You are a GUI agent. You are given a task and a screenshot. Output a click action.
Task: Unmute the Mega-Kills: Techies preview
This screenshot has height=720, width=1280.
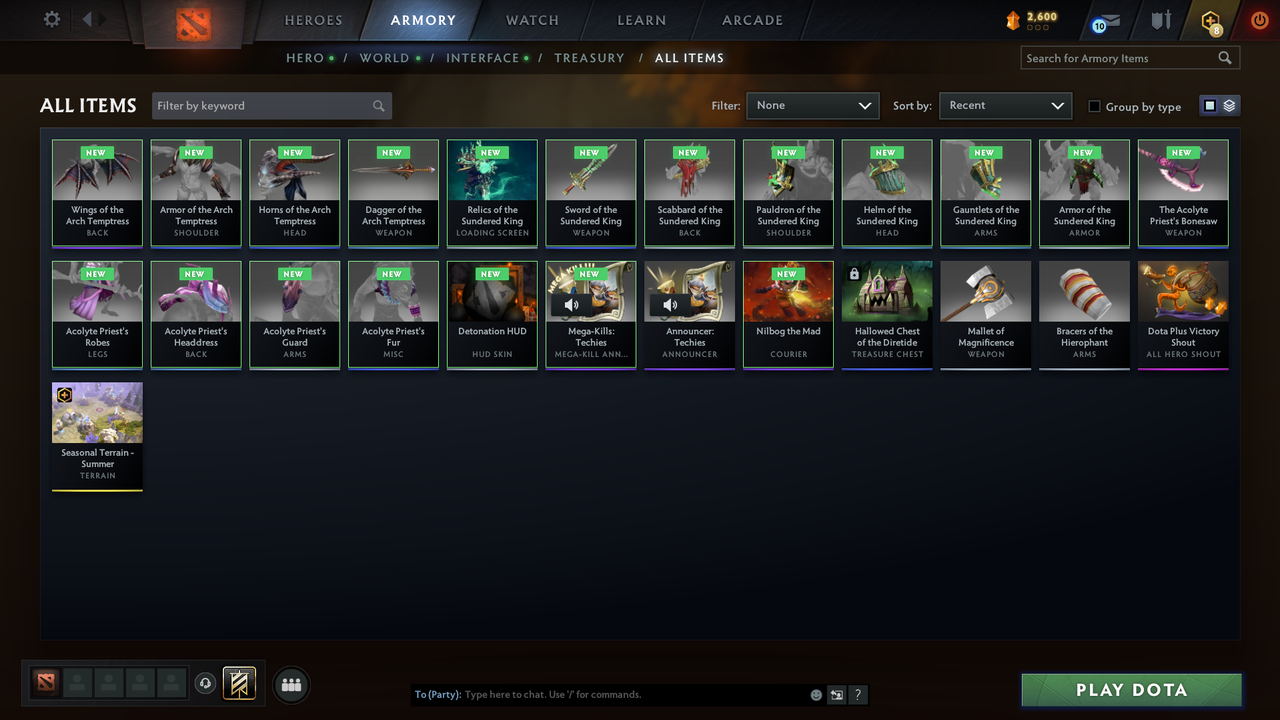pos(570,305)
